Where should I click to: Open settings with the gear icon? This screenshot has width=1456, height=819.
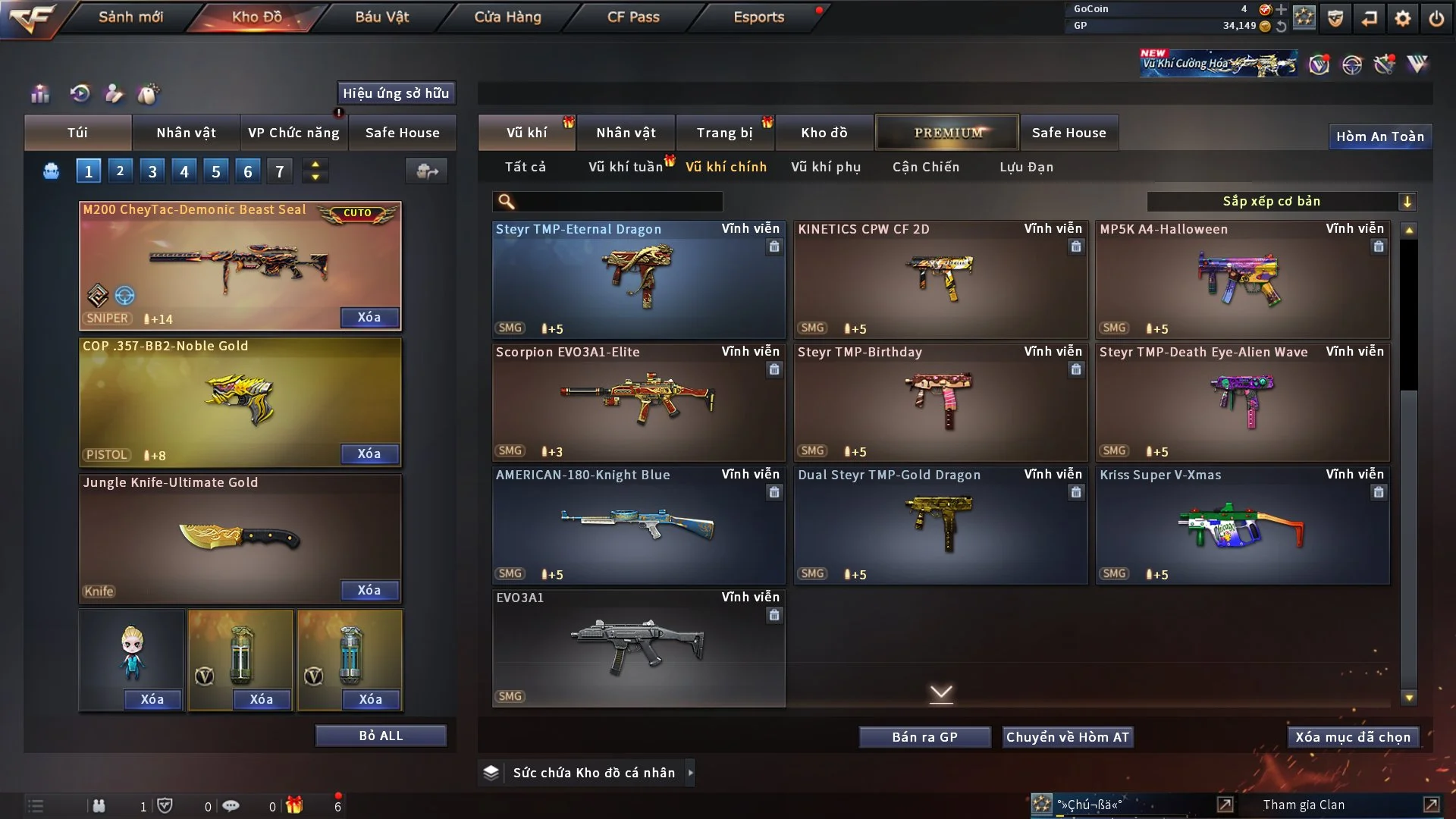[1402, 18]
